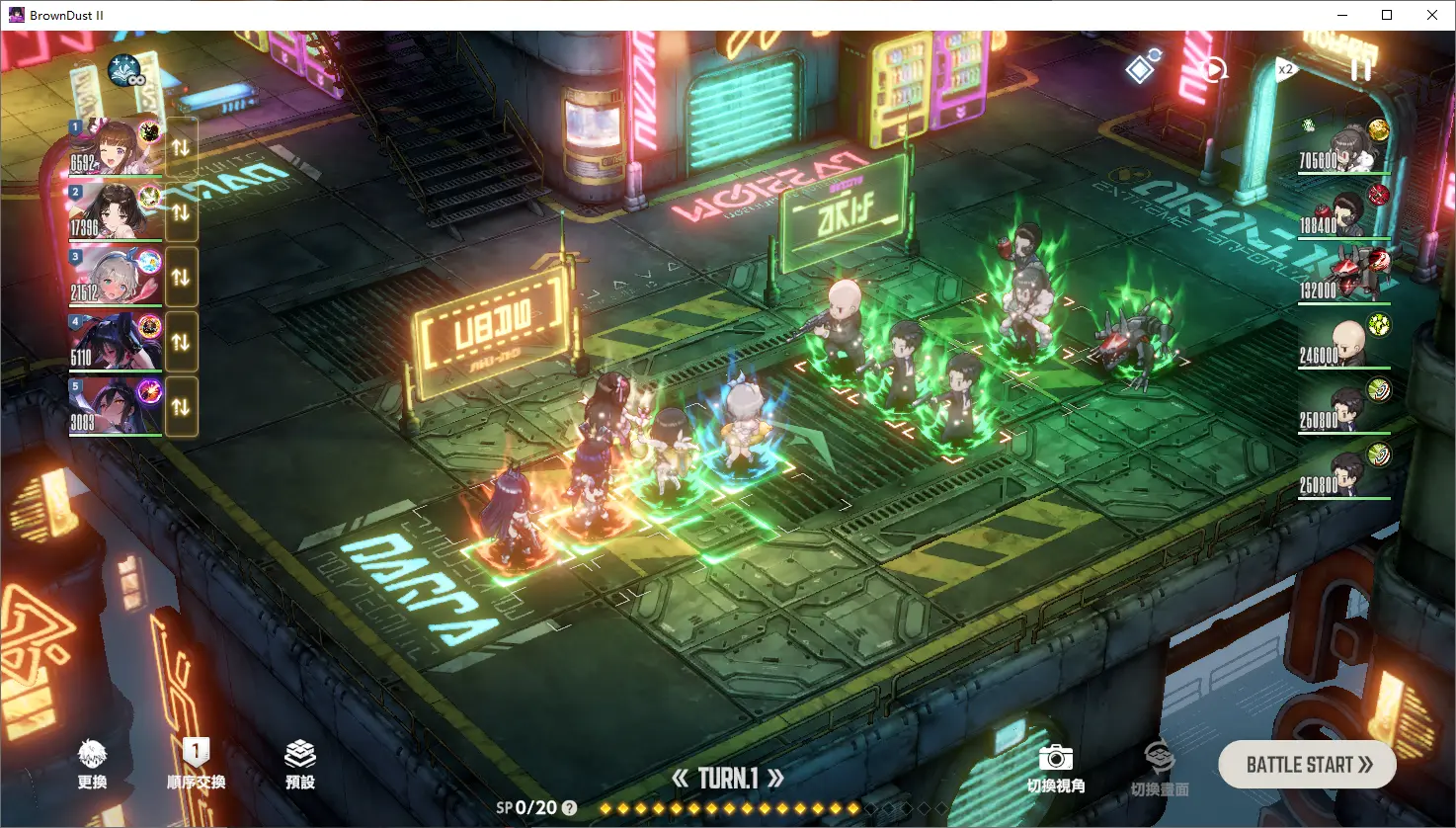Click the swap arrows beside party member 1

(x=181, y=147)
